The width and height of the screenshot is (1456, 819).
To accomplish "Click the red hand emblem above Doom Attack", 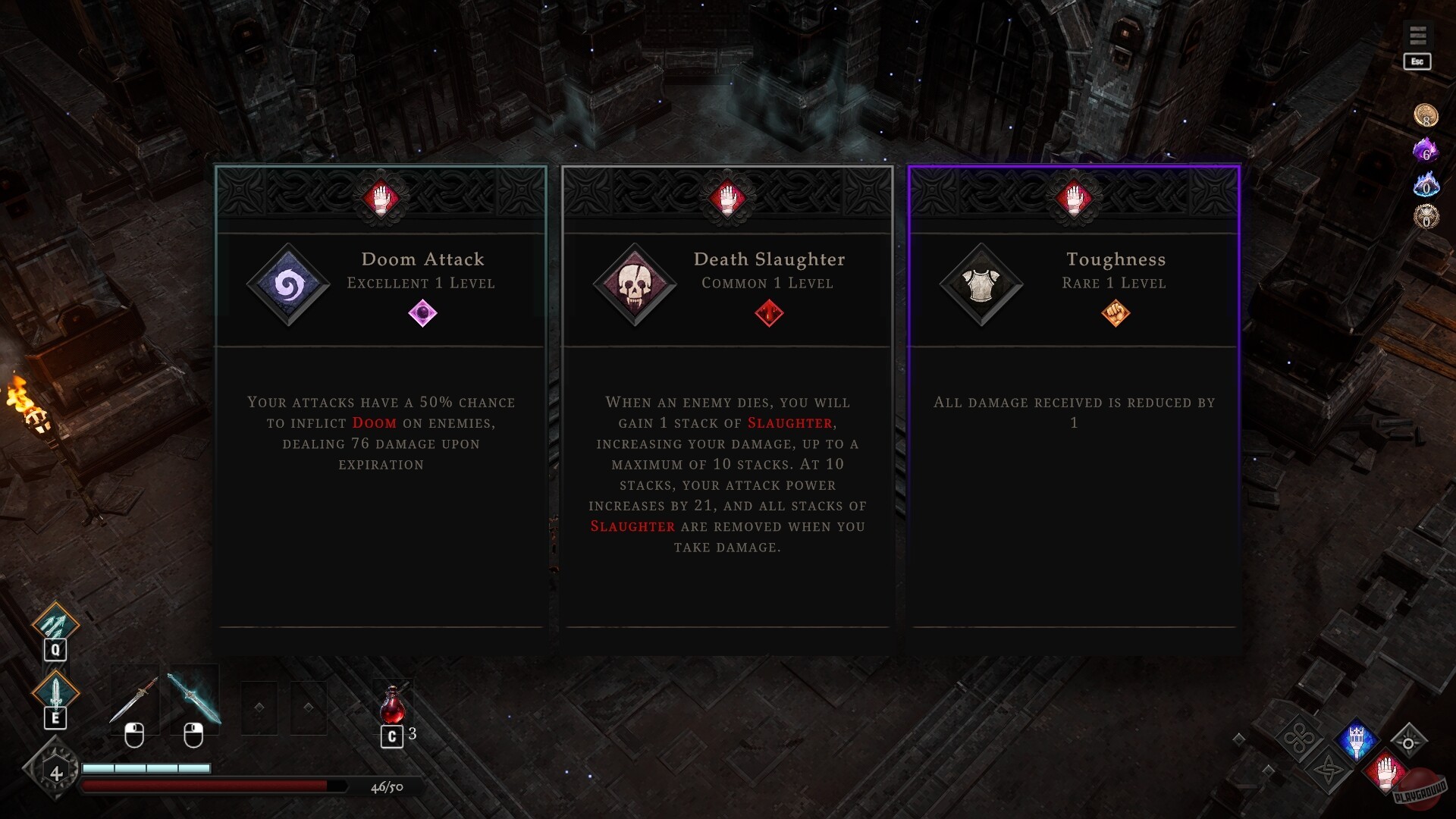I will [380, 199].
